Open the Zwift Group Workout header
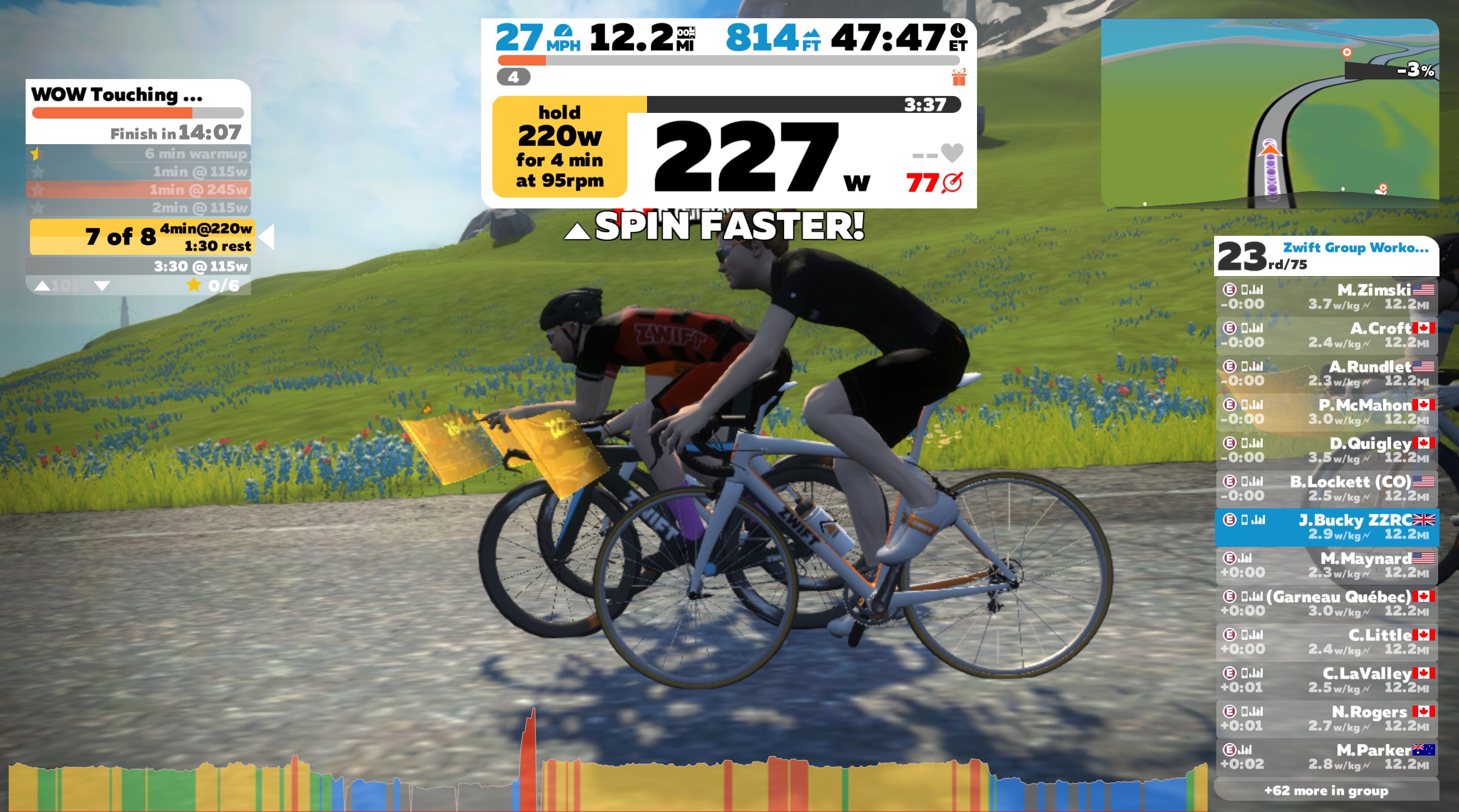The height and width of the screenshot is (812, 1459). click(1326, 255)
